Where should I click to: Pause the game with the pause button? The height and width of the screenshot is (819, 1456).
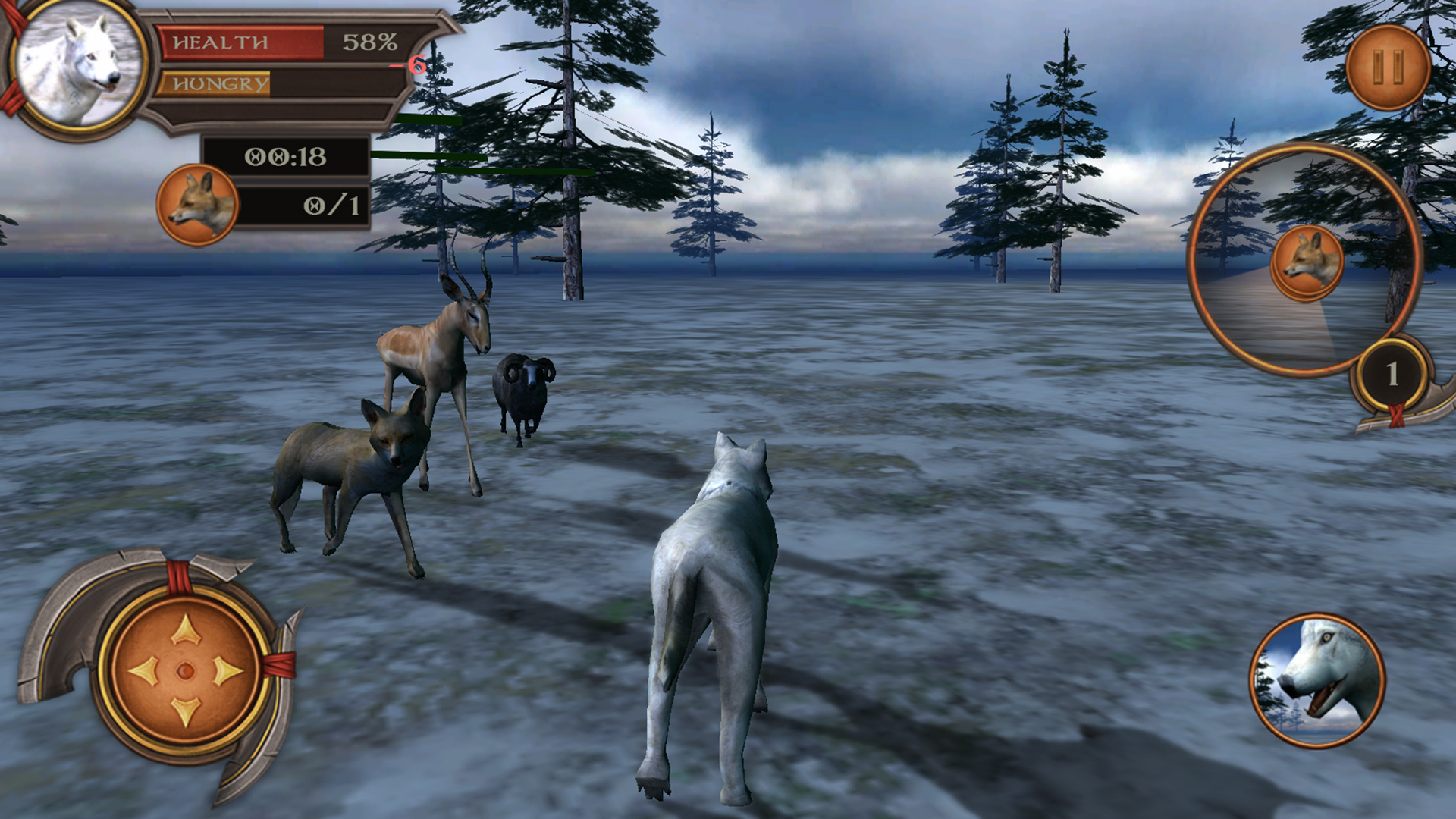click(x=1388, y=68)
